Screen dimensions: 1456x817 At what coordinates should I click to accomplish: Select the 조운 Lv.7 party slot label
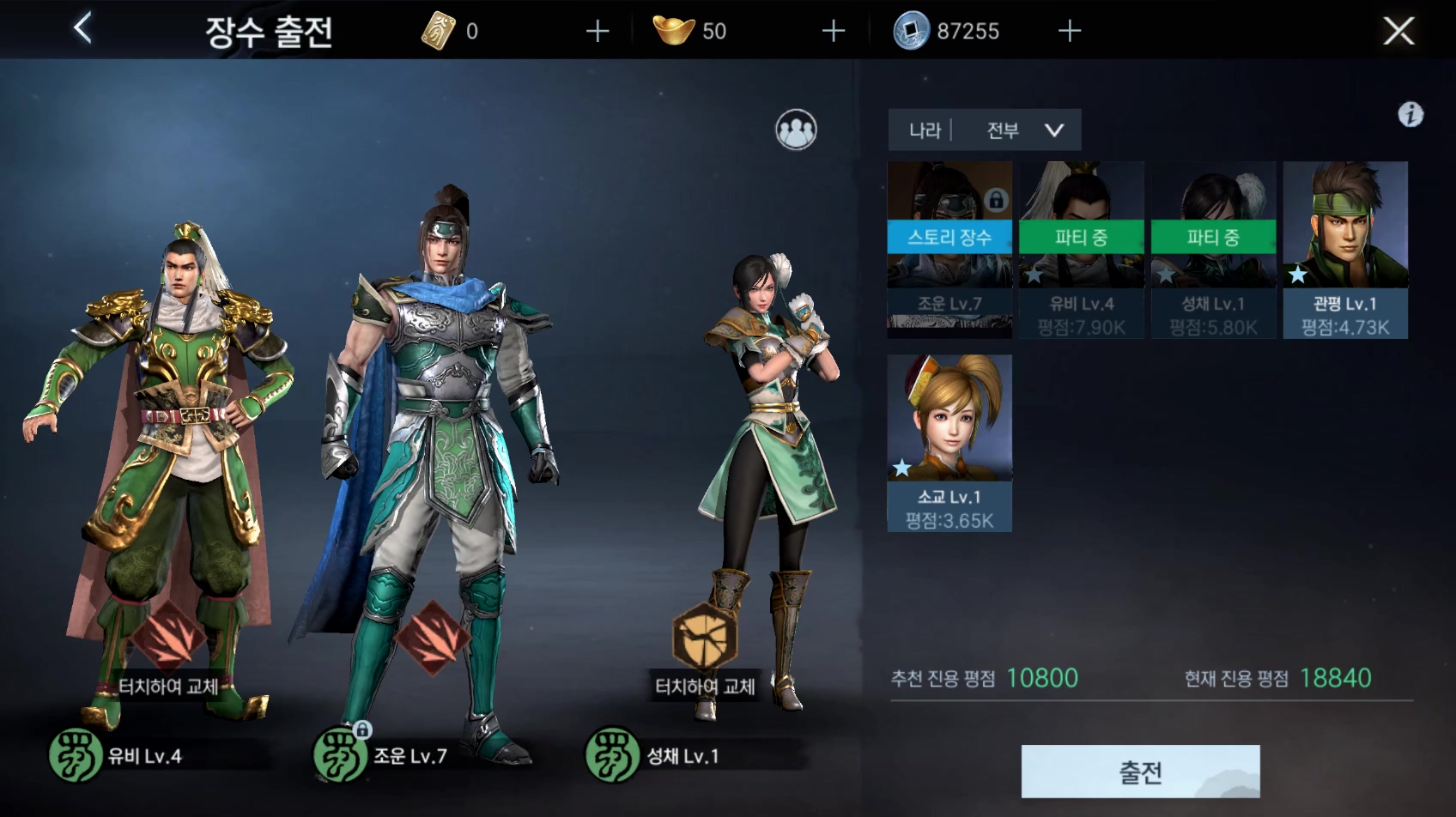(409, 756)
